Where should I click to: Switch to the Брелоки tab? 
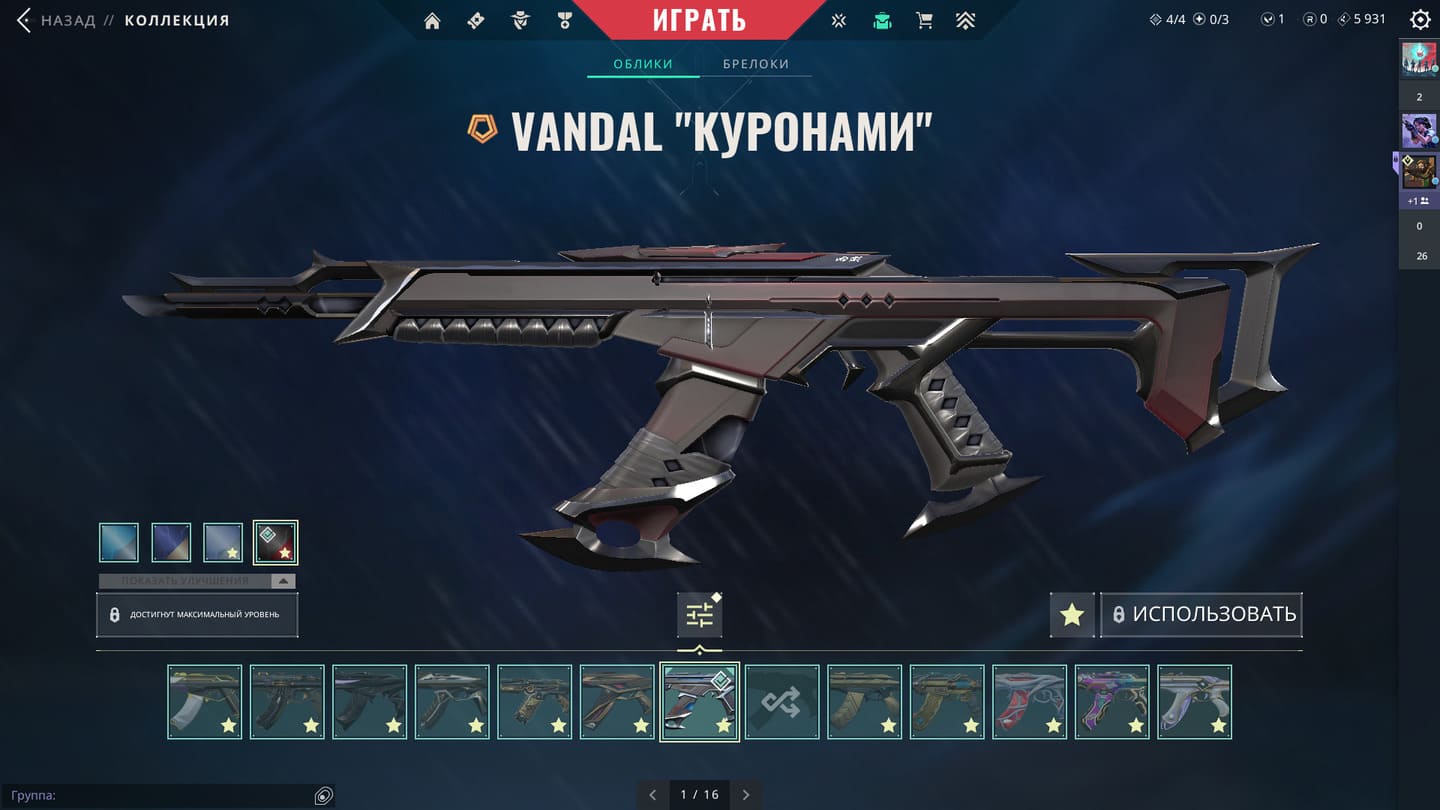[x=756, y=64]
